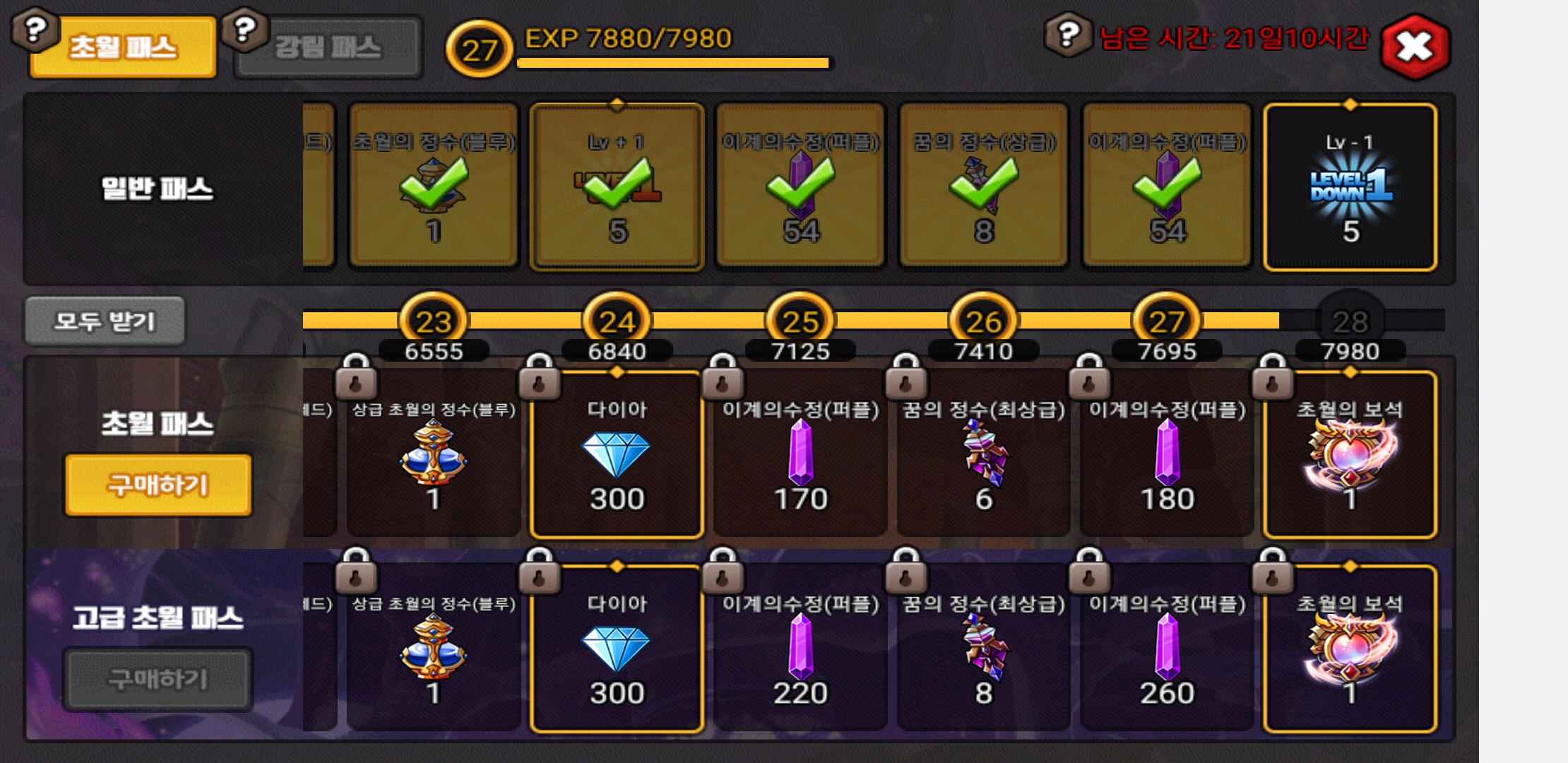
Task: Select the 고급 패스 꿈의 정수 8 reward
Action: click(x=983, y=650)
